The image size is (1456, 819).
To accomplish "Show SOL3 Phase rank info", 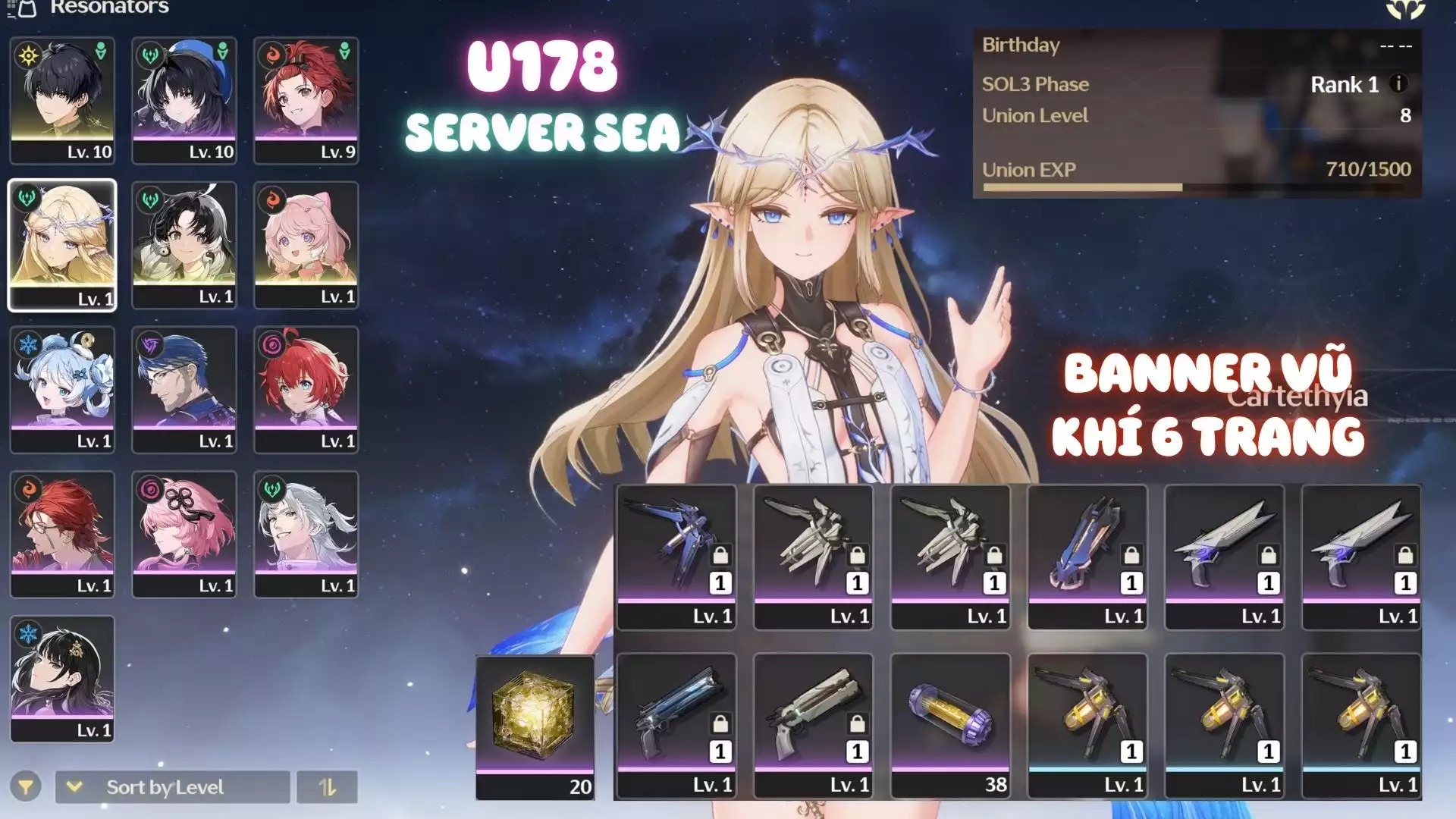I will pyautogui.click(x=1398, y=83).
